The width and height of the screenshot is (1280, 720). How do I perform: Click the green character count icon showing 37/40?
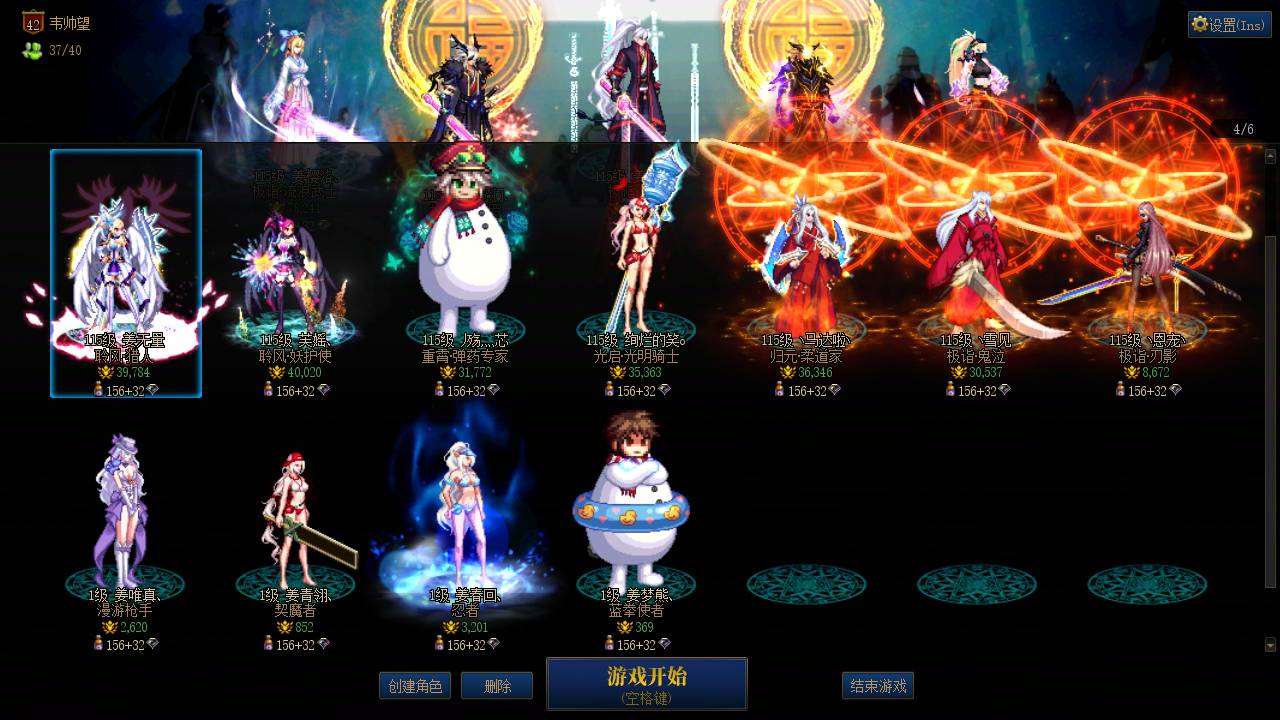[x=30, y=46]
